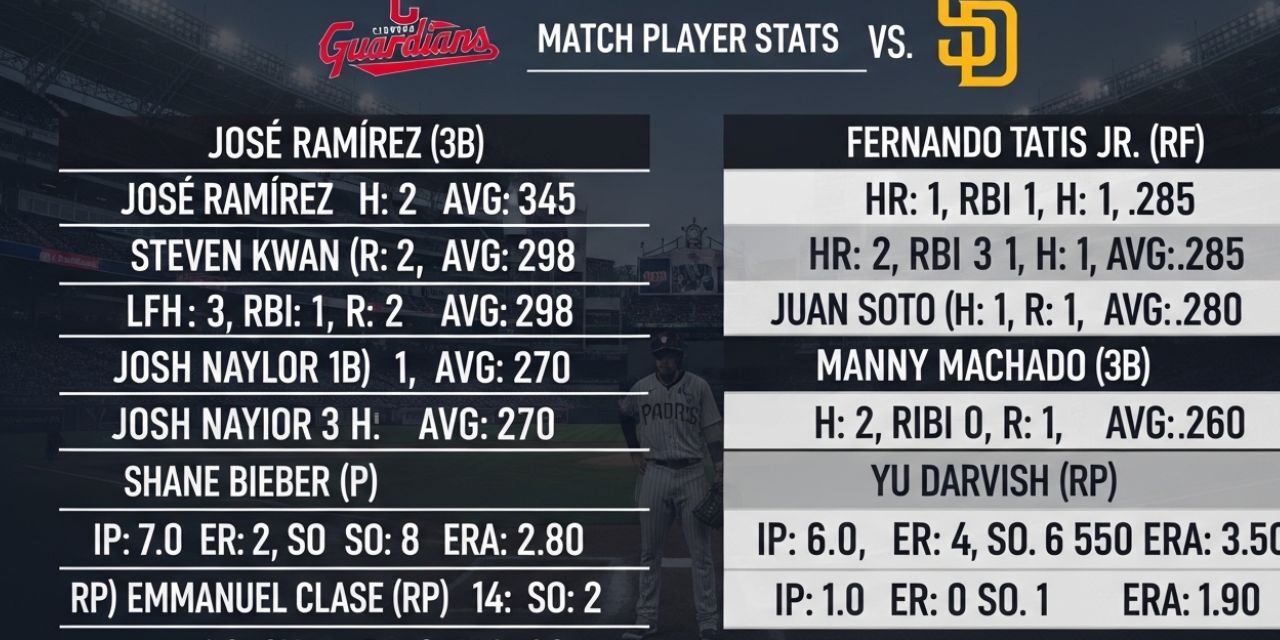Choose the Steven Kwan stats row
Screen dimensions: 1280x640
[353, 257]
